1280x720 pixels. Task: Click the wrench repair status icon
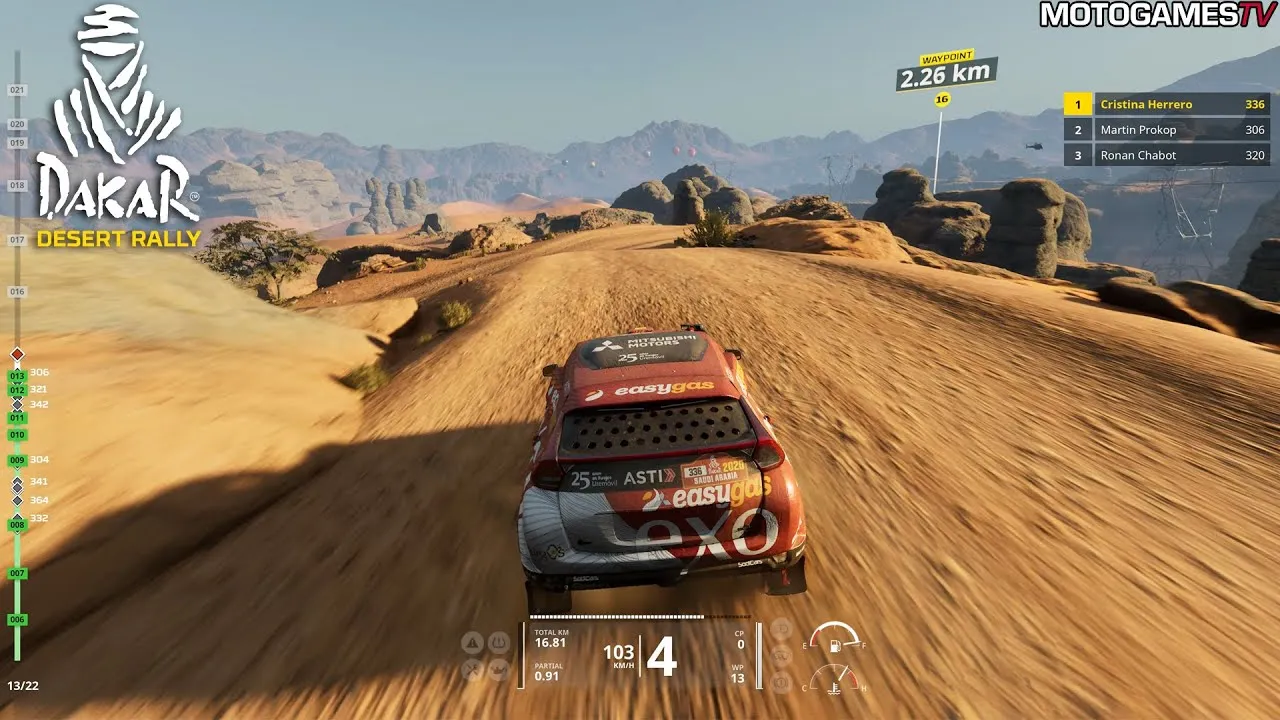tap(473, 669)
